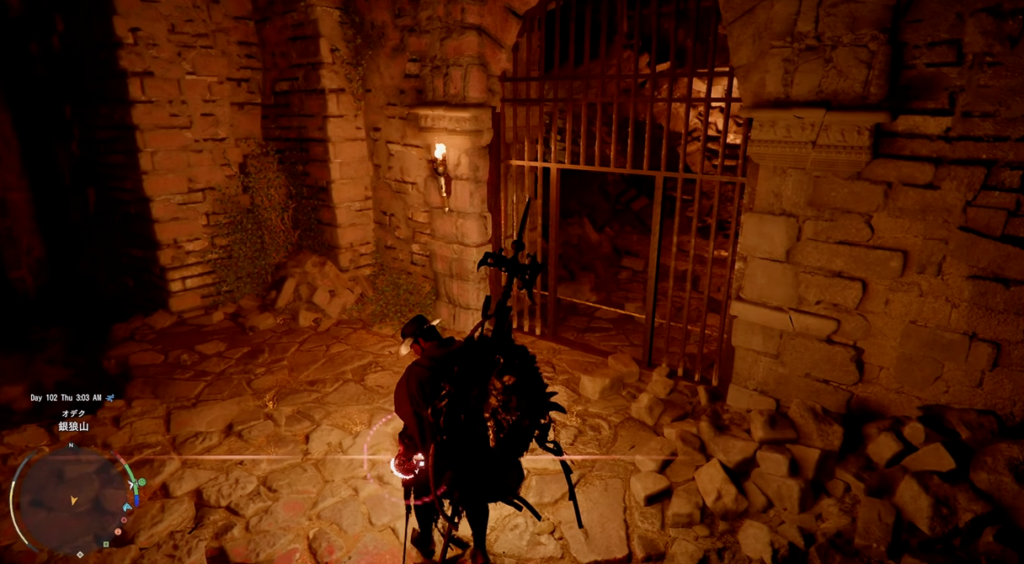
Task: Click the green circle icon beside minimap
Action: coord(141,482)
